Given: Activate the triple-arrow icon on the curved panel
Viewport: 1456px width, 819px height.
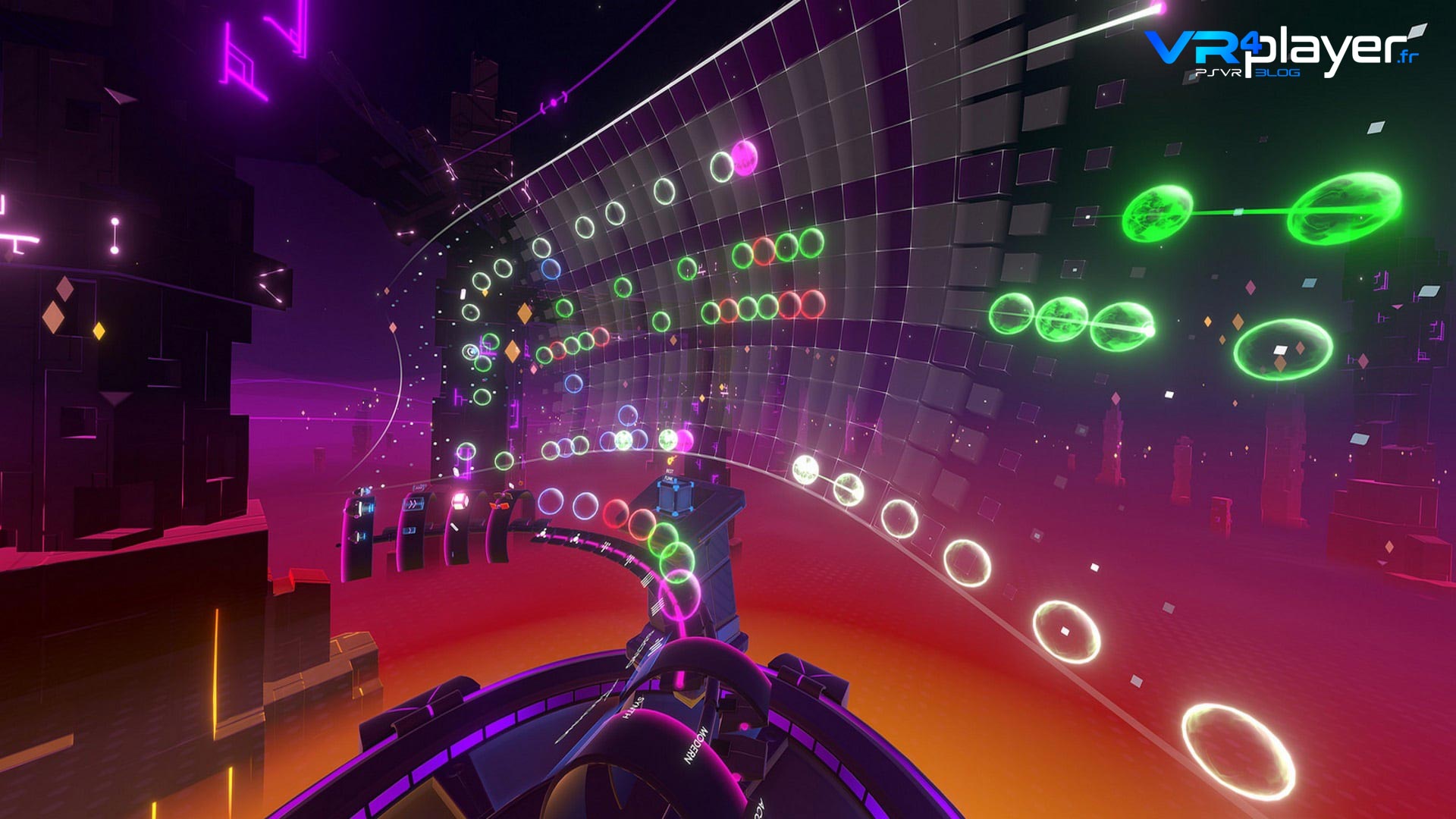Looking at the screenshot, I should click(x=415, y=504).
